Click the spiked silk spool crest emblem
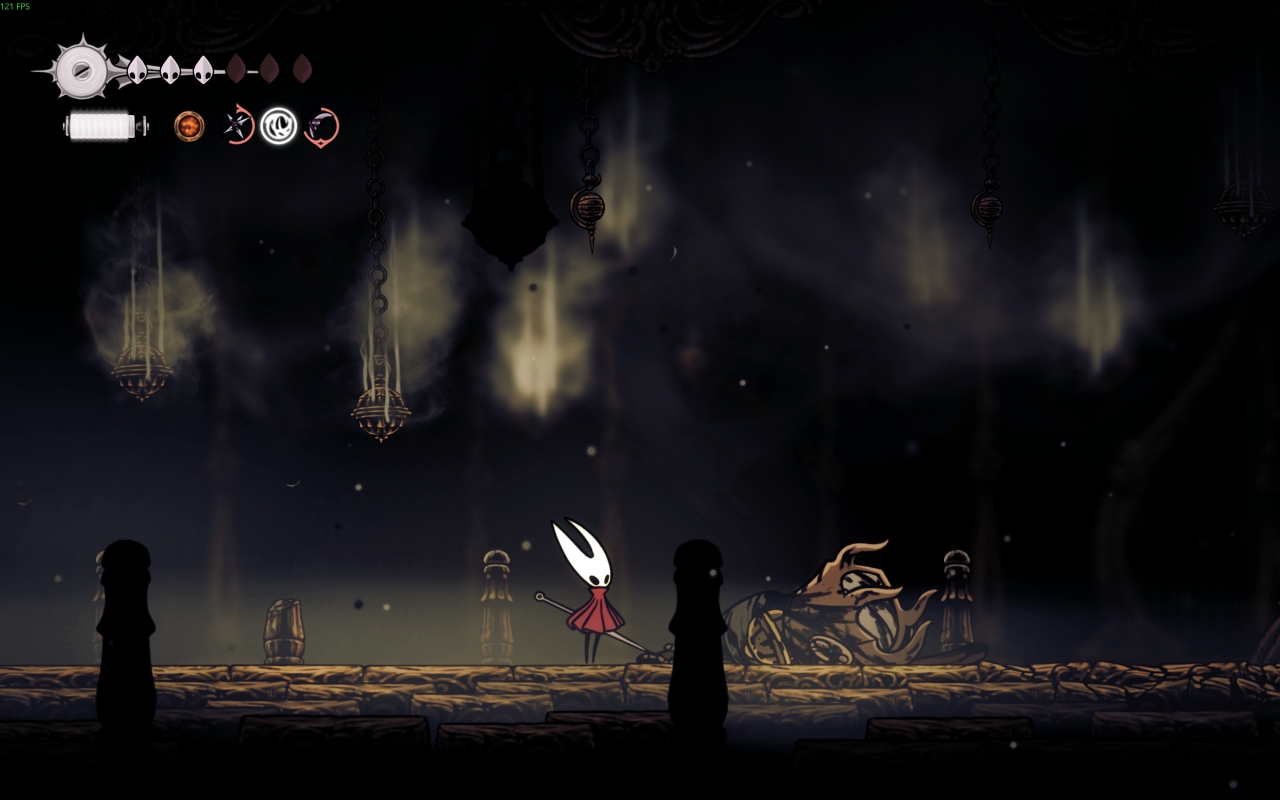The image size is (1280, 800). (79, 70)
